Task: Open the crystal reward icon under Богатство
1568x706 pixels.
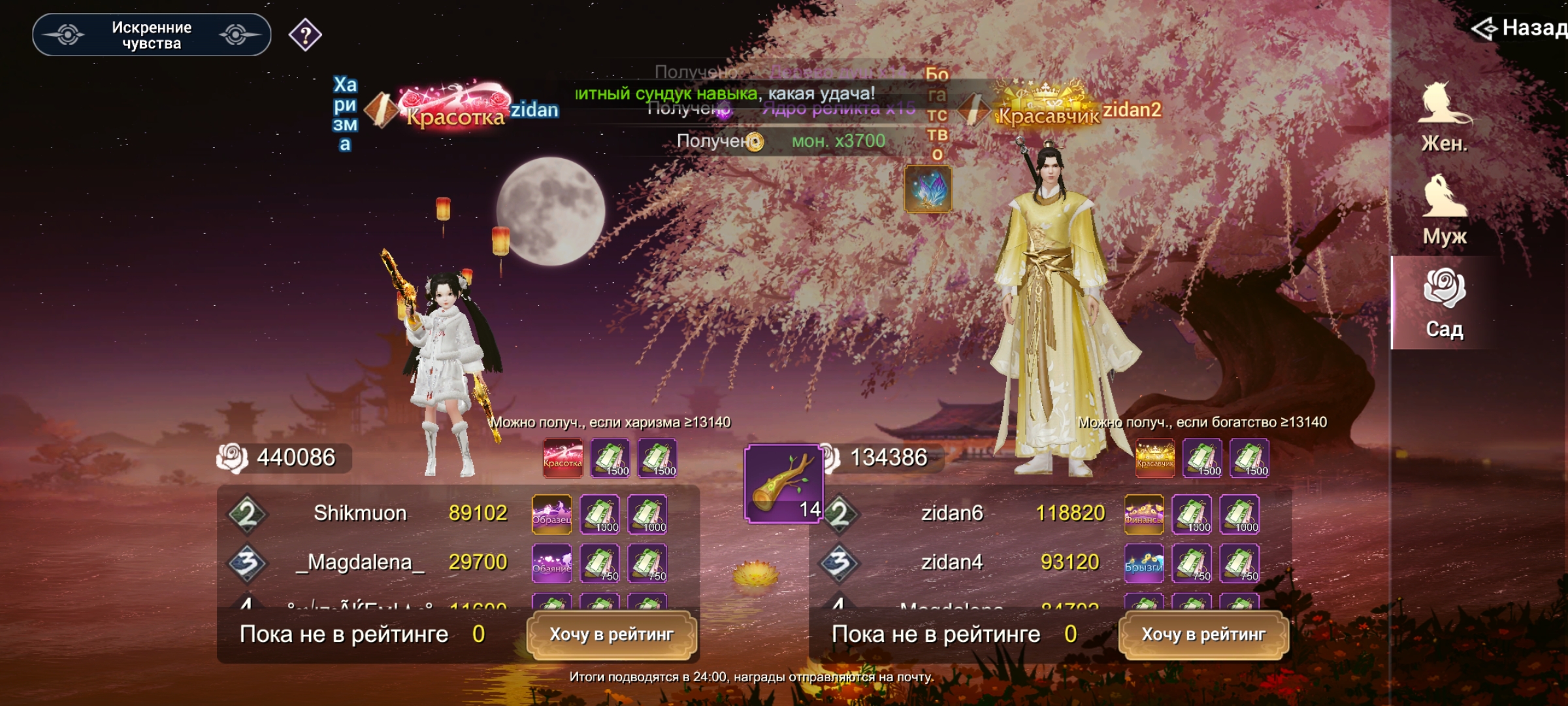Action: point(928,189)
